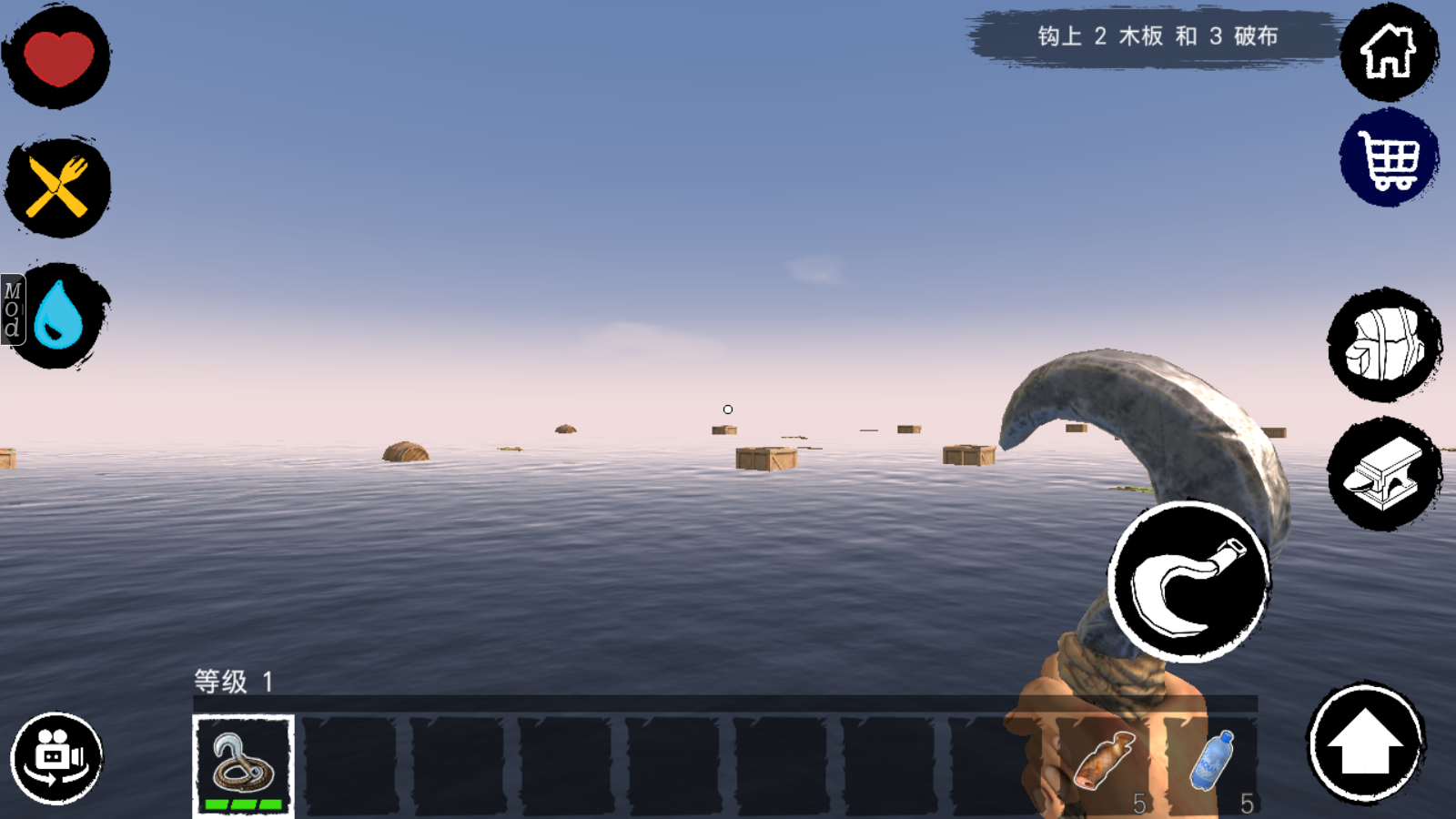Tap the jump up-arrow button

coord(1365,743)
